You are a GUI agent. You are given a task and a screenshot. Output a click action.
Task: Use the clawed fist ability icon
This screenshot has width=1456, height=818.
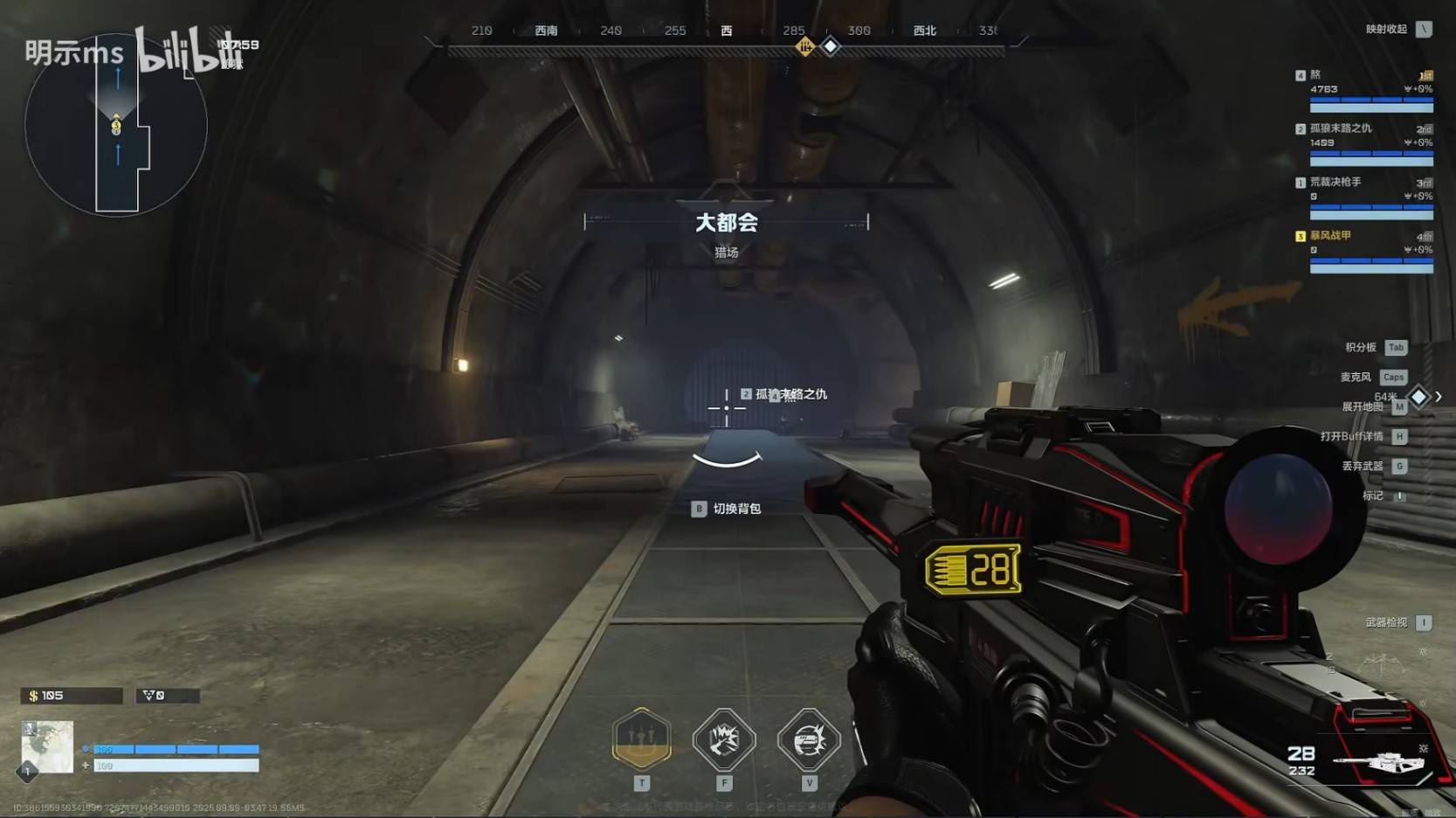[x=724, y=739]
